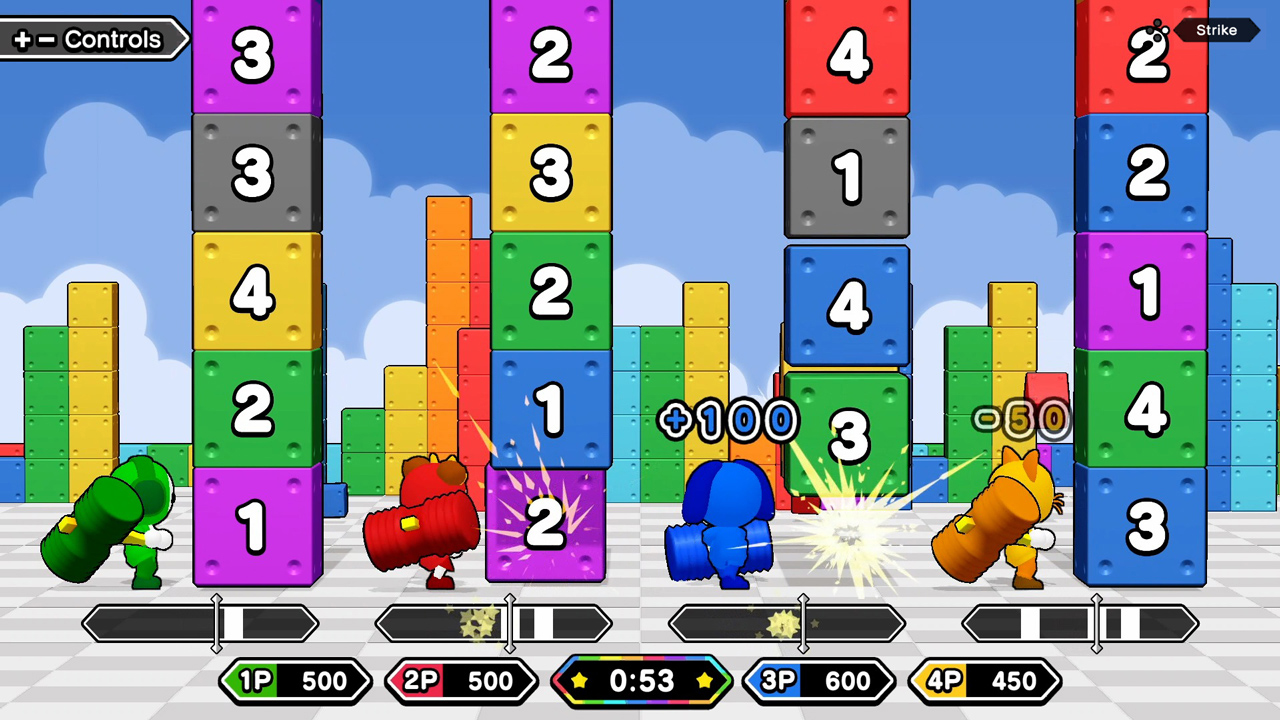
Task: Click the 1P score panel
Action: click(295, 681)
